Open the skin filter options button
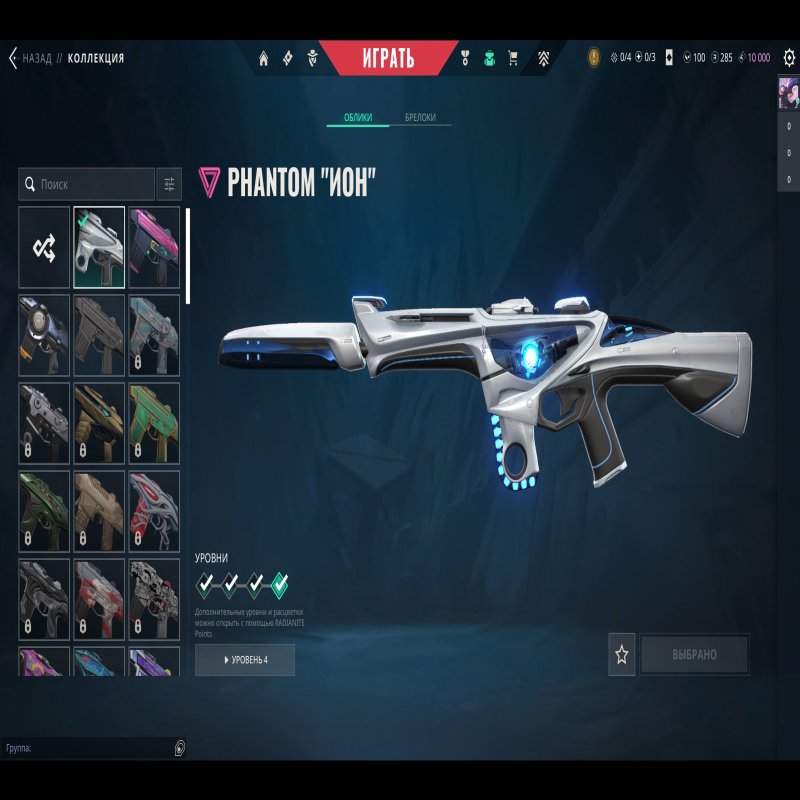The width and height of the screenshot is (800, 800). pos(169,185)
